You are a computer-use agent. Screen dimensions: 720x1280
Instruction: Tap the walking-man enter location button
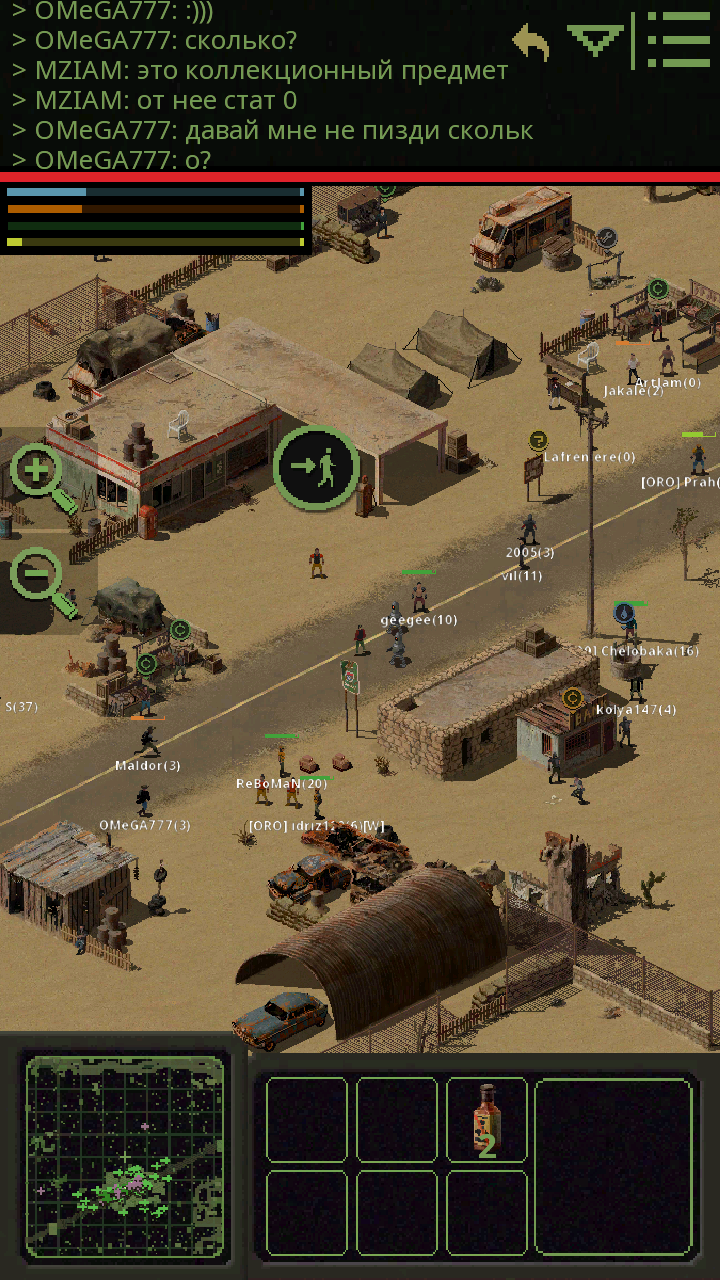click(316, 467)
